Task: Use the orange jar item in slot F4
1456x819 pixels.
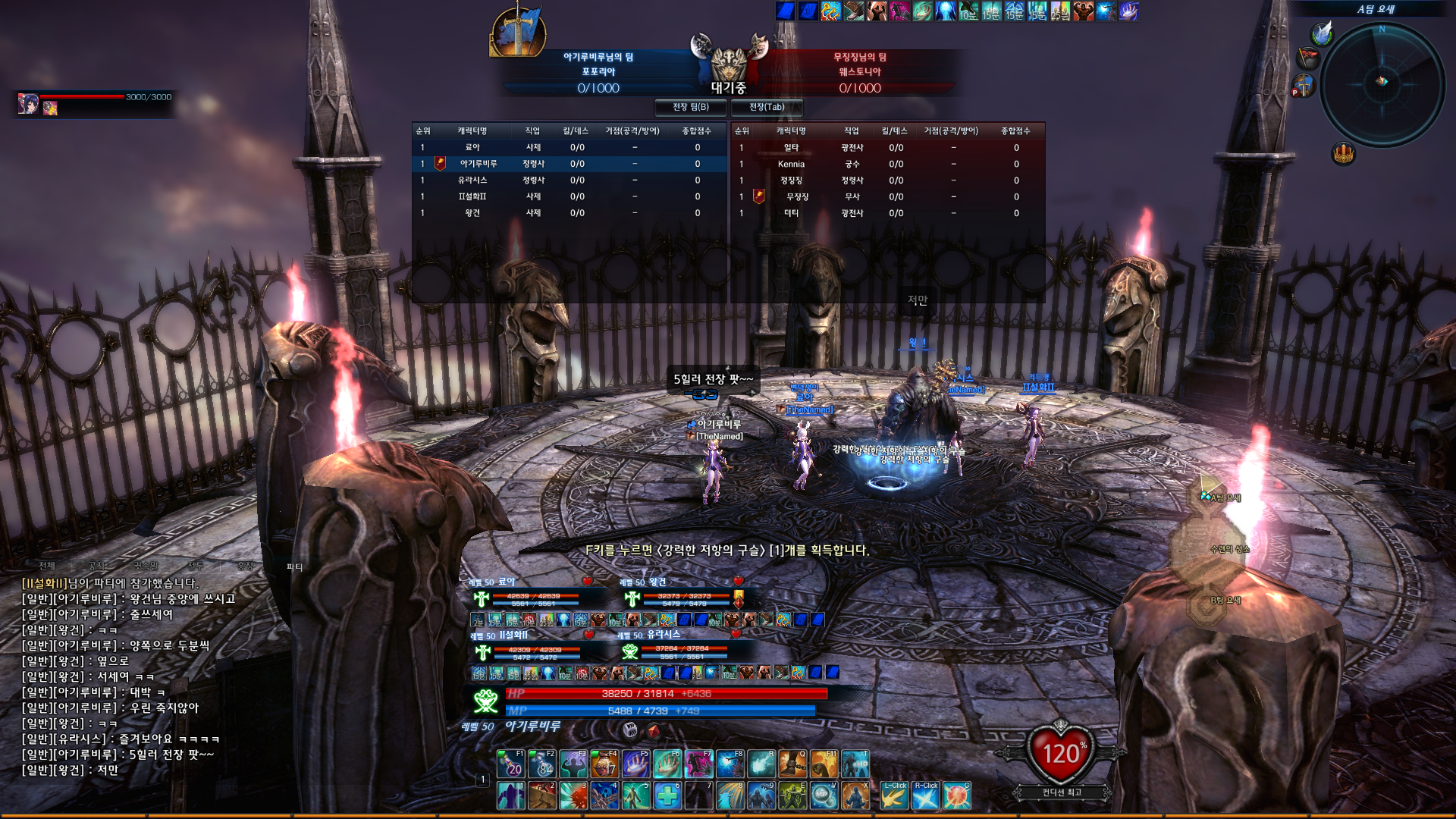Action: 604,764
